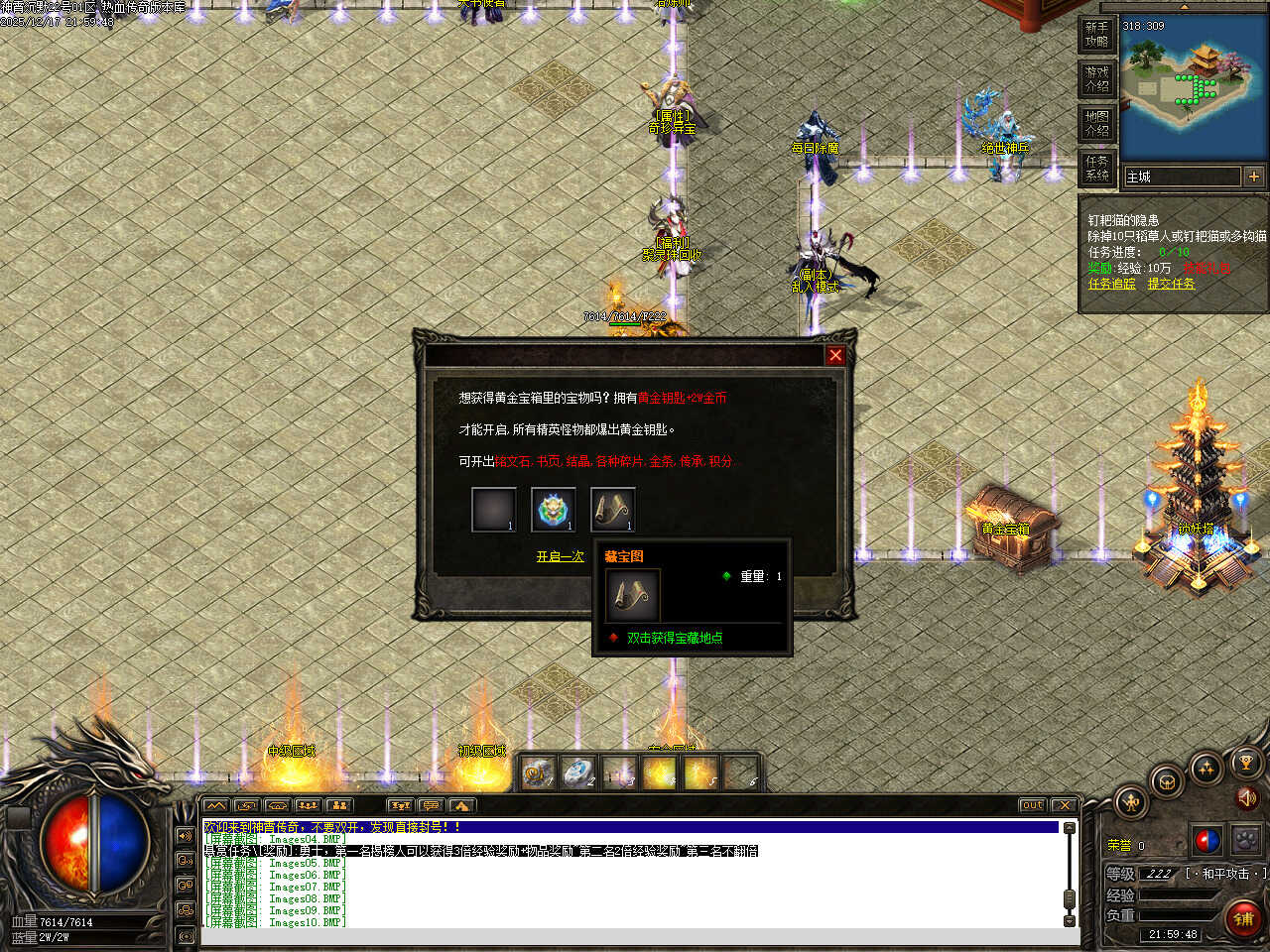Select the treasure map scroll reward slot

tap(612, 510)
